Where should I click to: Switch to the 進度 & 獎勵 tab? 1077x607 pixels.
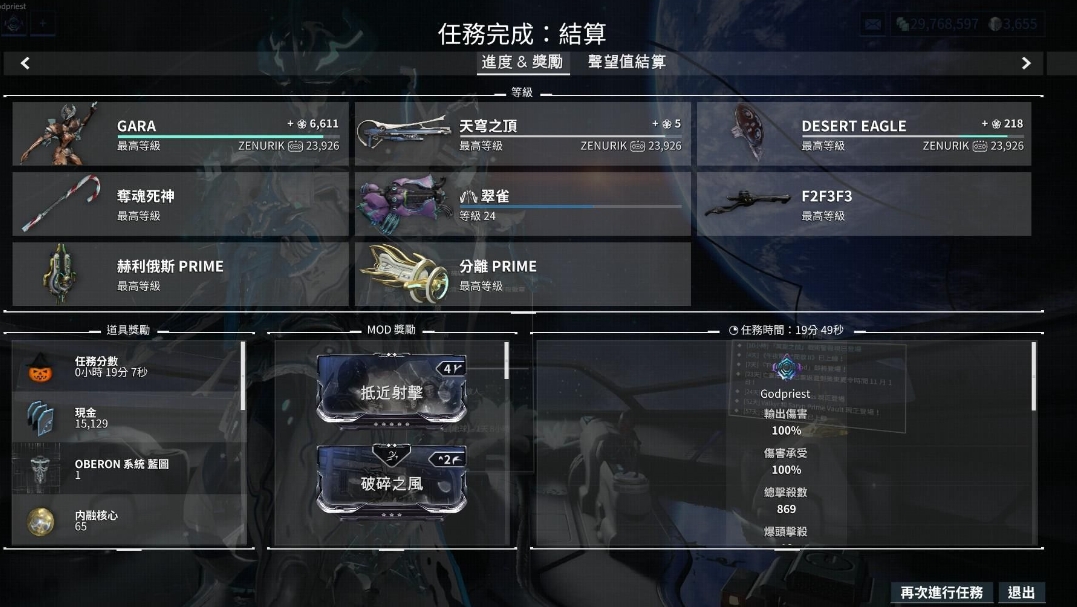point(521,62)
